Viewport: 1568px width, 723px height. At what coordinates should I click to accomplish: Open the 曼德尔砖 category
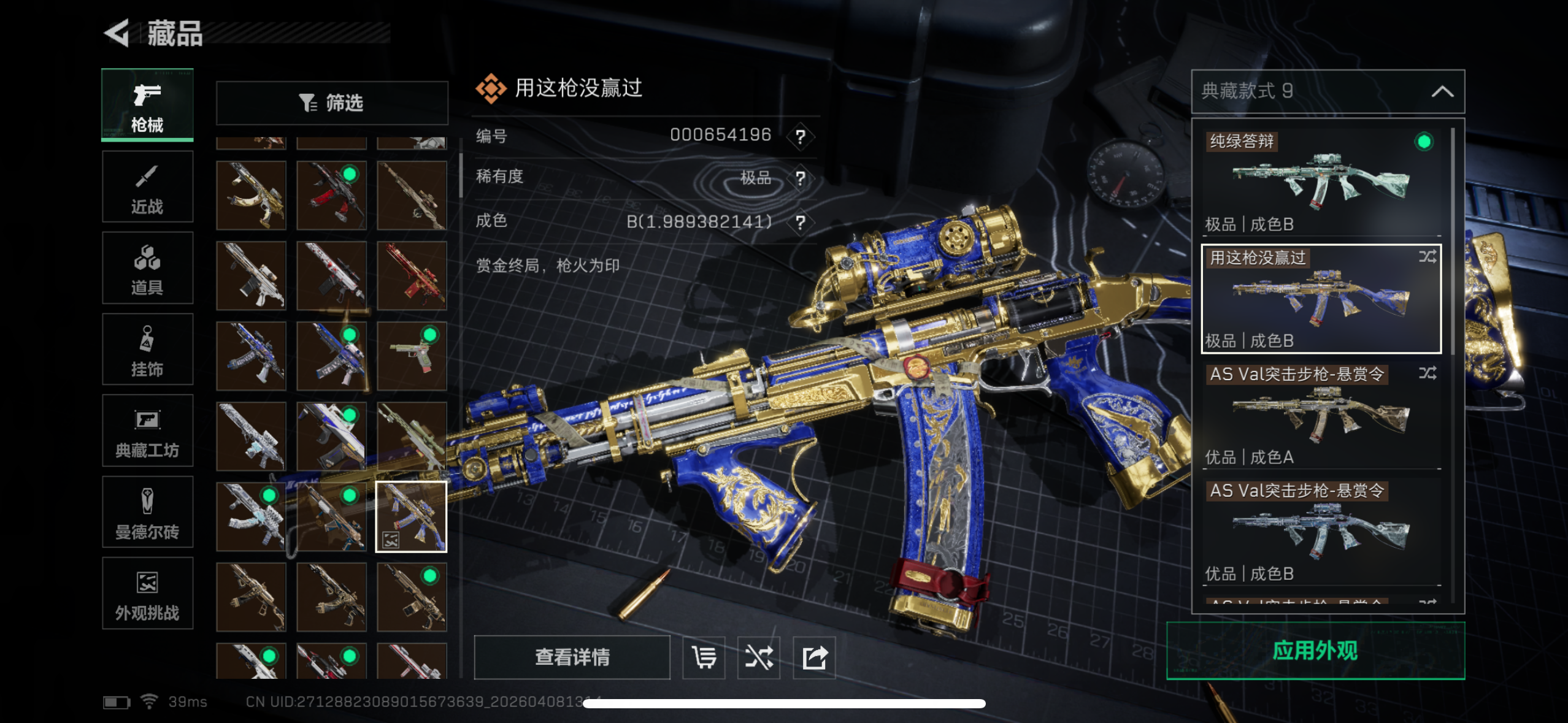(147, 512)
